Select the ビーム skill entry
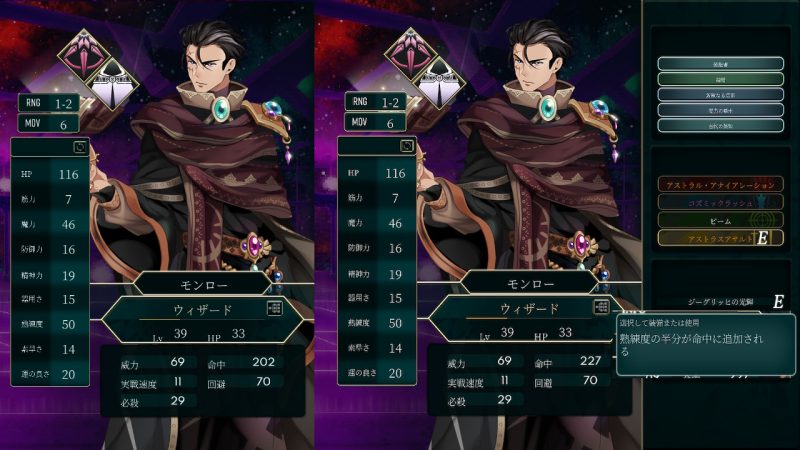The width and height of the screenshot is (800, 450). point(720,219)
